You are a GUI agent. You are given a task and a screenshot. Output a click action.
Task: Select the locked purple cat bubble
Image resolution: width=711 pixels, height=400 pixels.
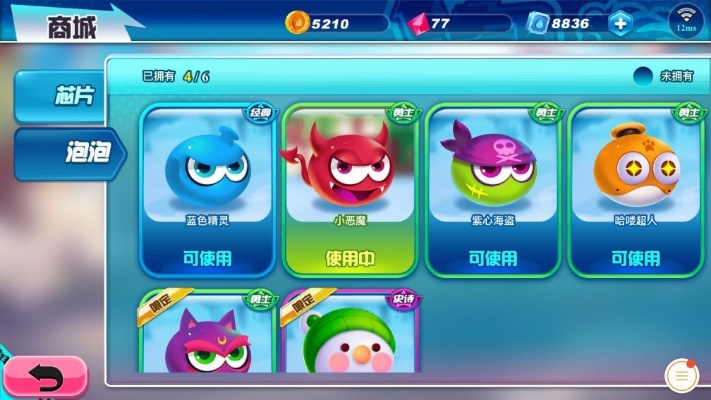coord(208,335)
